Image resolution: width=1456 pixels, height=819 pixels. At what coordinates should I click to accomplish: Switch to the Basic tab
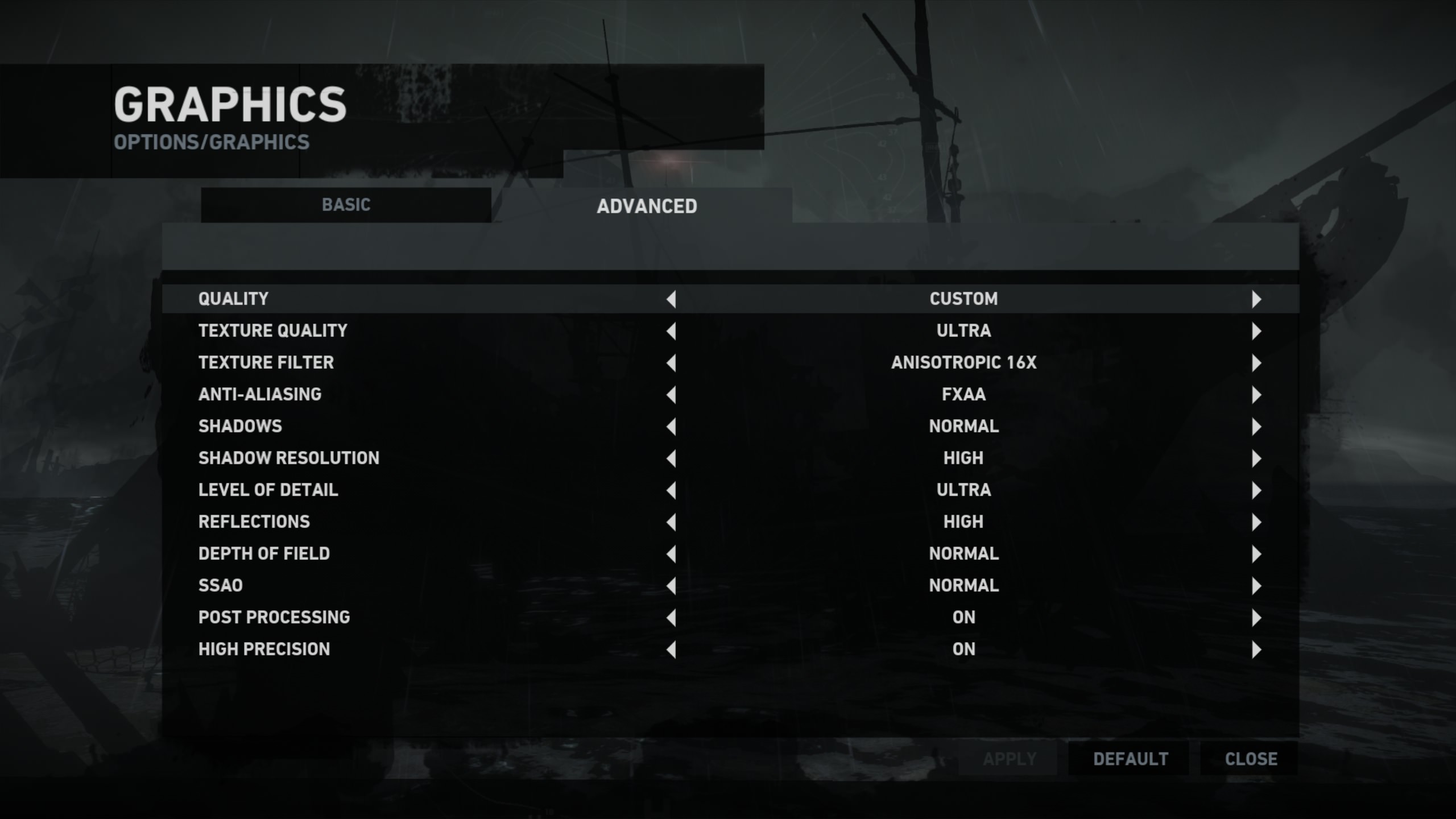click(346, 205)
